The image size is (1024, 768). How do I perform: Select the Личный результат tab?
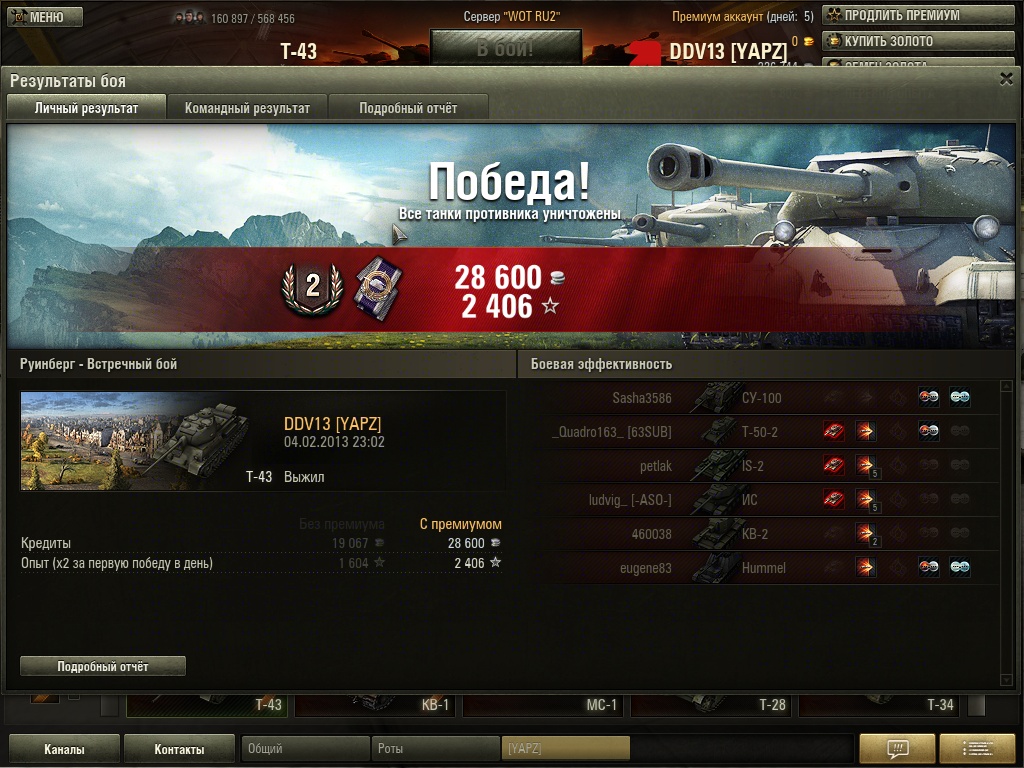point(86,108)
